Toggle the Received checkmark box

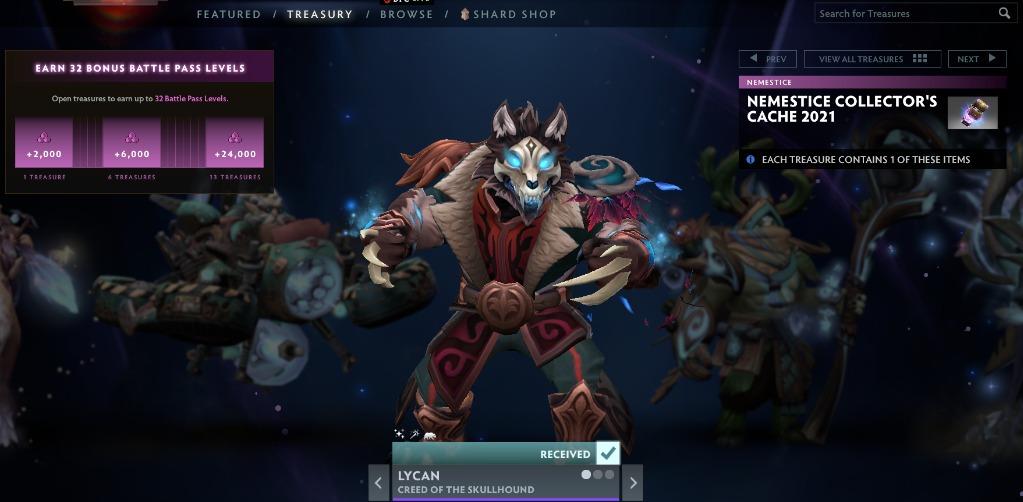coord(607,453)
